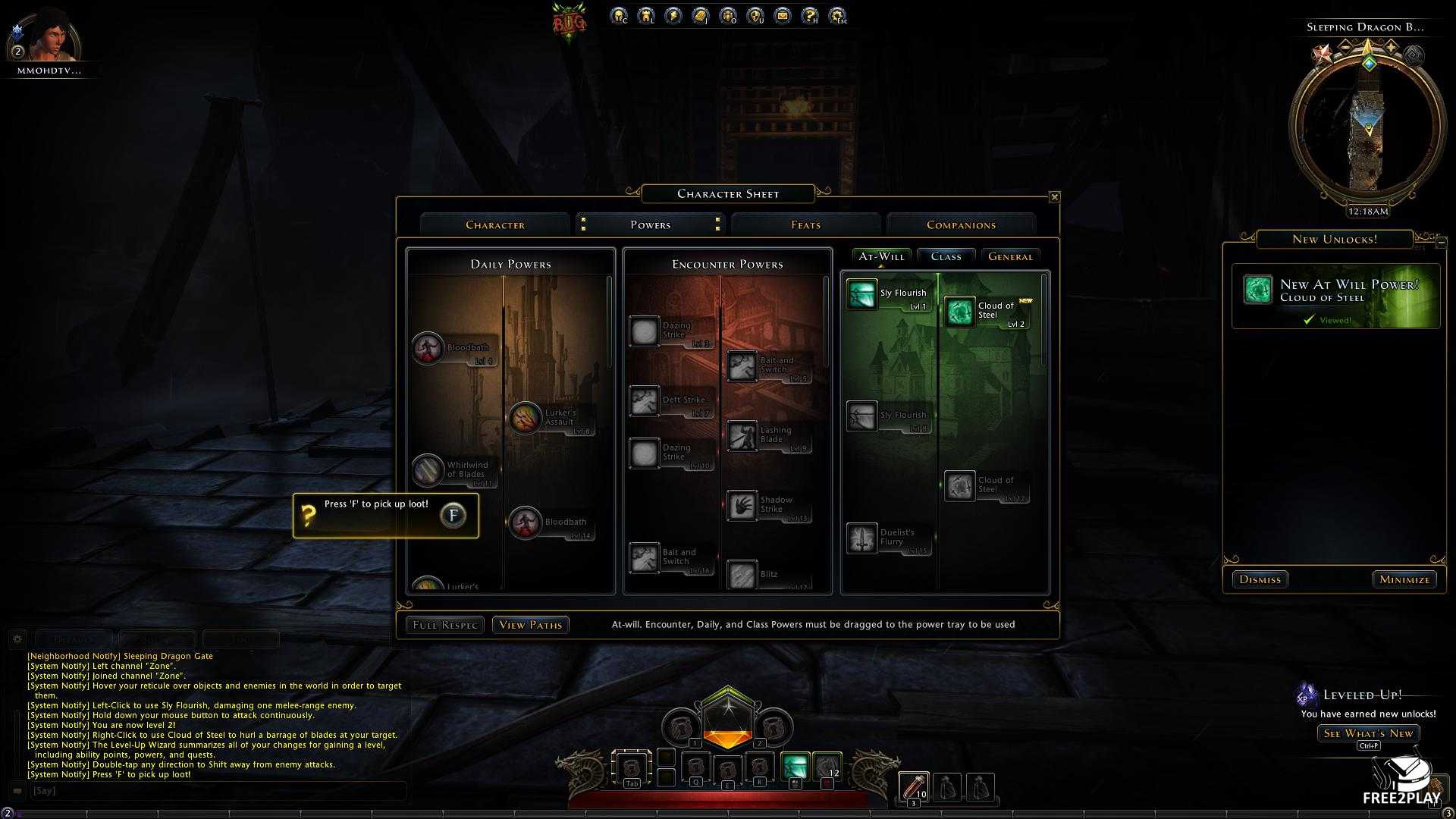The image size is (1456, 819).
Task: Click the Full Respec button
Action: (x=444, y=625)
